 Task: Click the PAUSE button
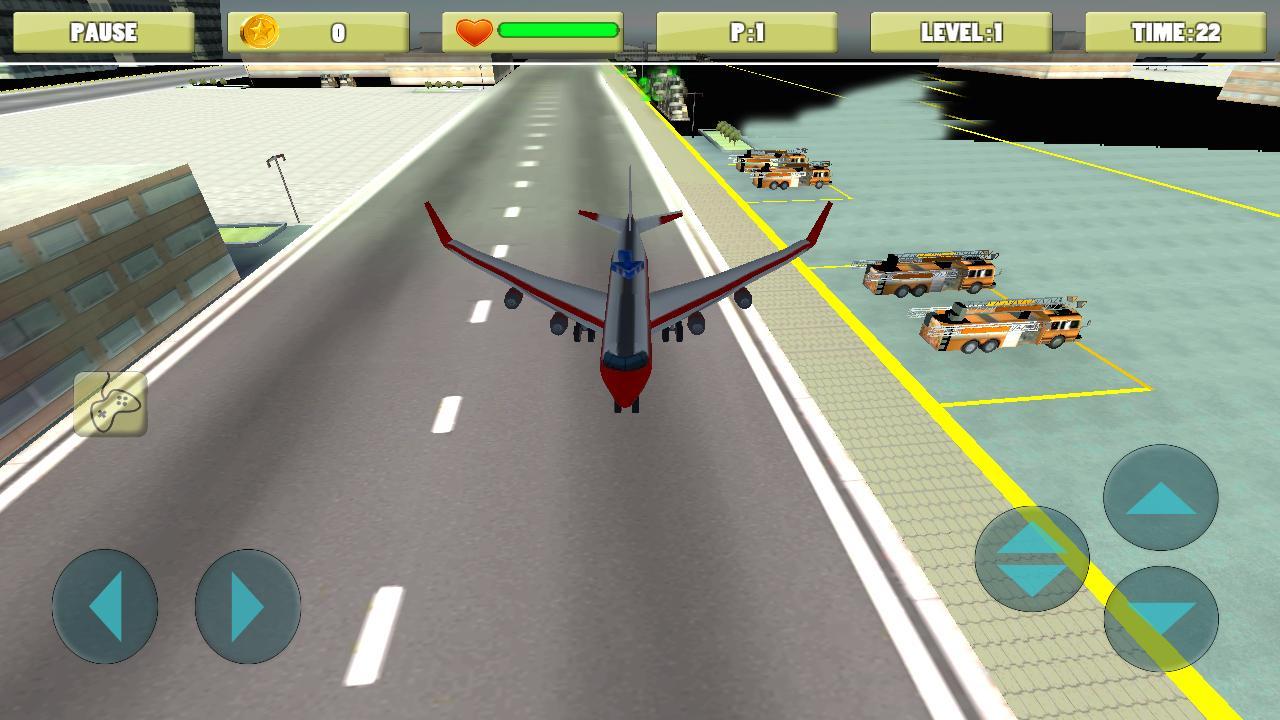coord(104,32)
